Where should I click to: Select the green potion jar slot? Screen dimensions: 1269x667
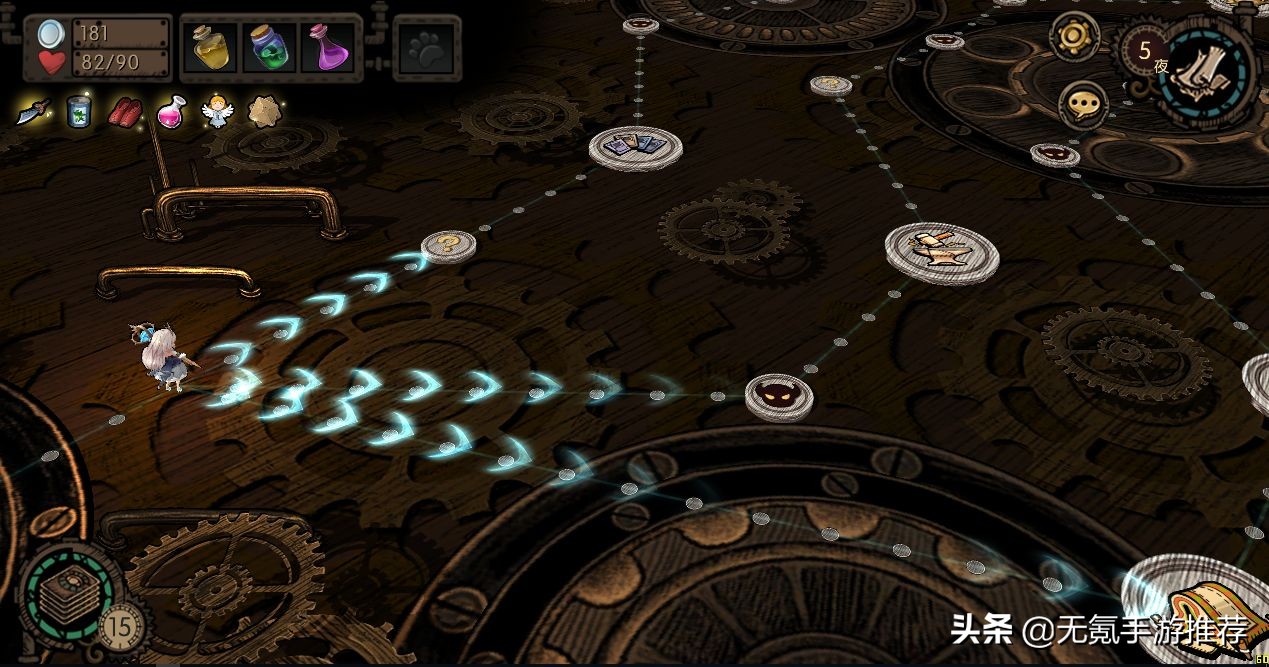coord(269,48)
